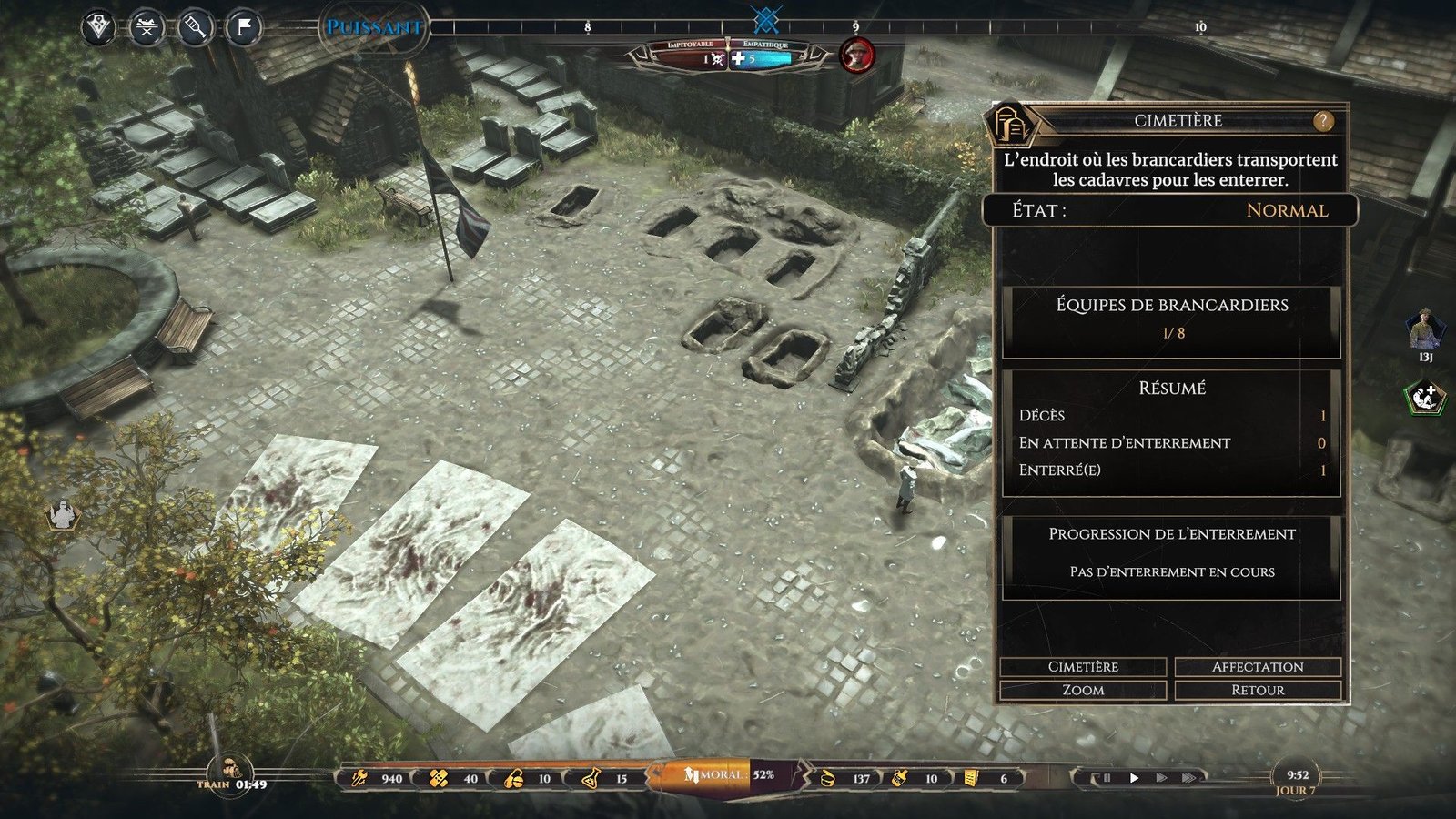Click the officer portrait labelled 13J
Image resolution: width=1456 pixels, height=819 pixels.
click(x=1424, y=331)
